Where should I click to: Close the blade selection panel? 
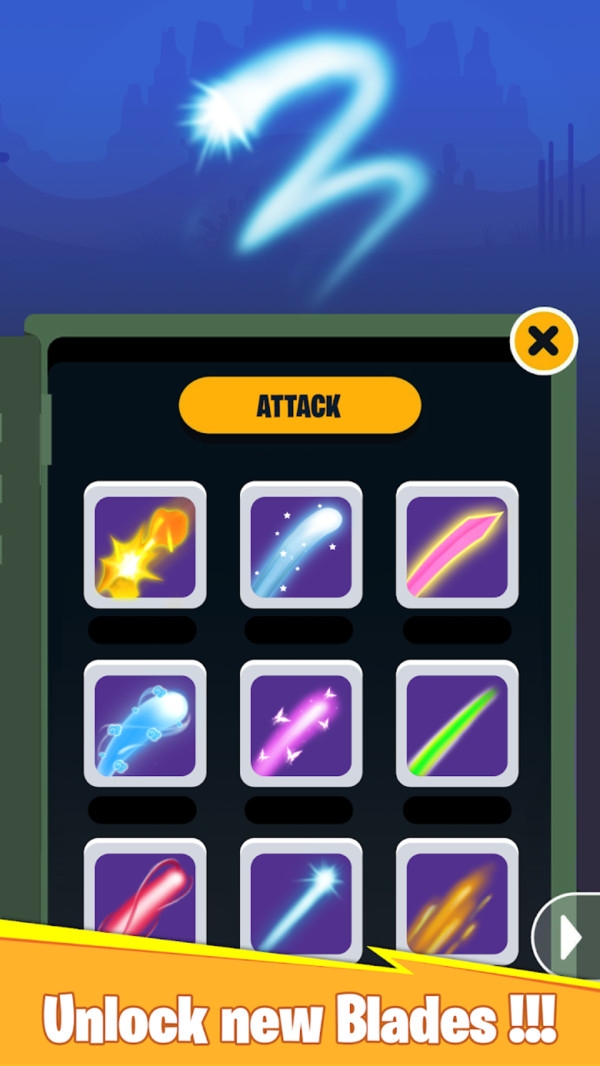coord(543,342)
